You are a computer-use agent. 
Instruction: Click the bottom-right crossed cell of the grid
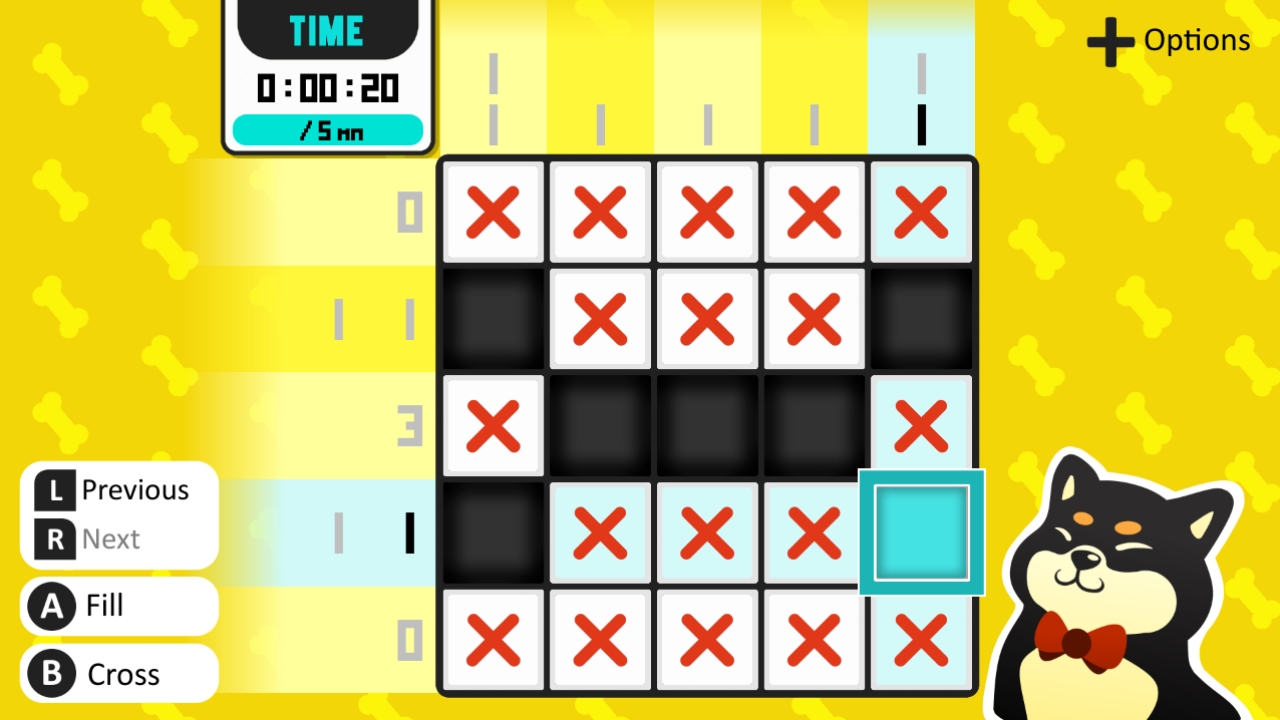point(920,640)
